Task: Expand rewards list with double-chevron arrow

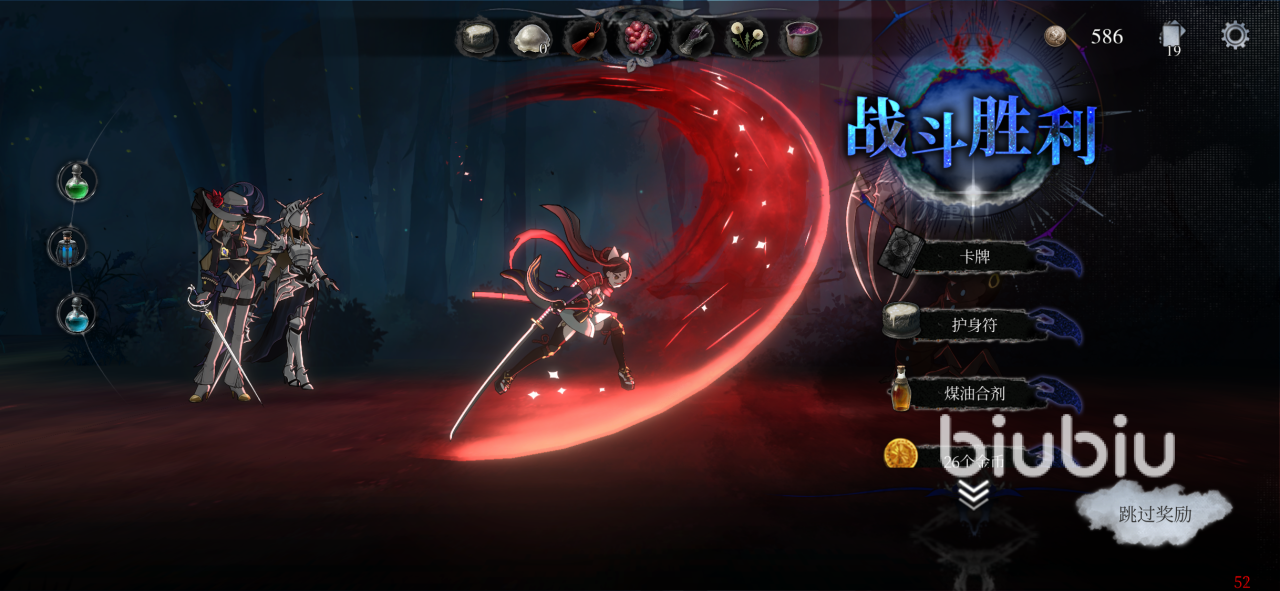Action: [x=973, y=494]
